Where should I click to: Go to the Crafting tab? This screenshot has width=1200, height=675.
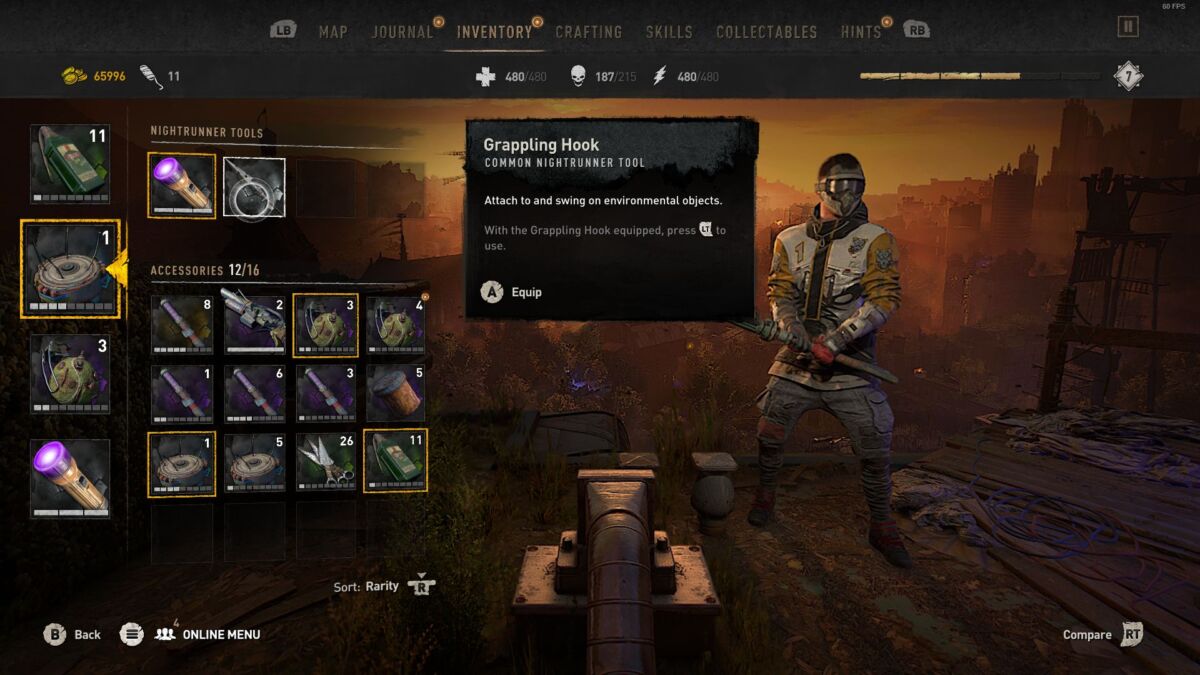(588, 32)
